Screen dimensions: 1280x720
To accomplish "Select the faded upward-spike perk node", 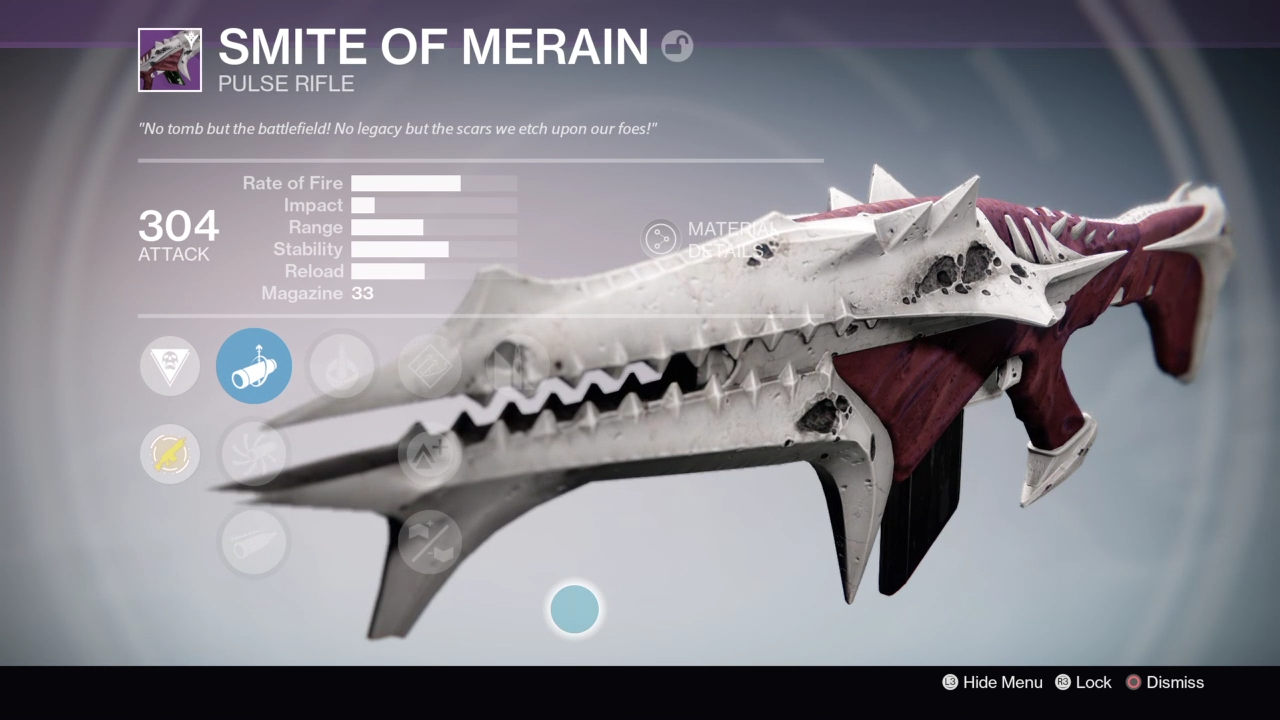I will (341, 366).
